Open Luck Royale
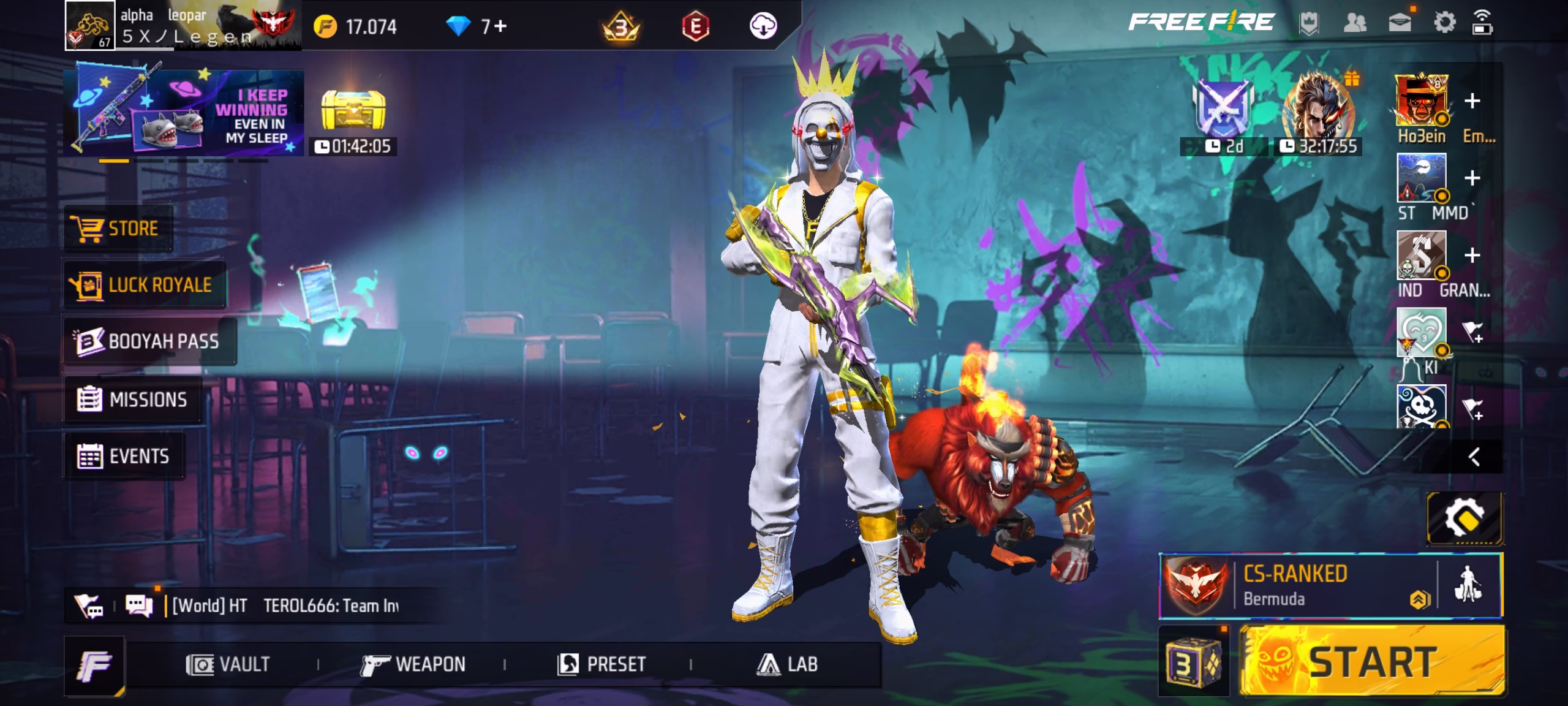 [145, 285]
